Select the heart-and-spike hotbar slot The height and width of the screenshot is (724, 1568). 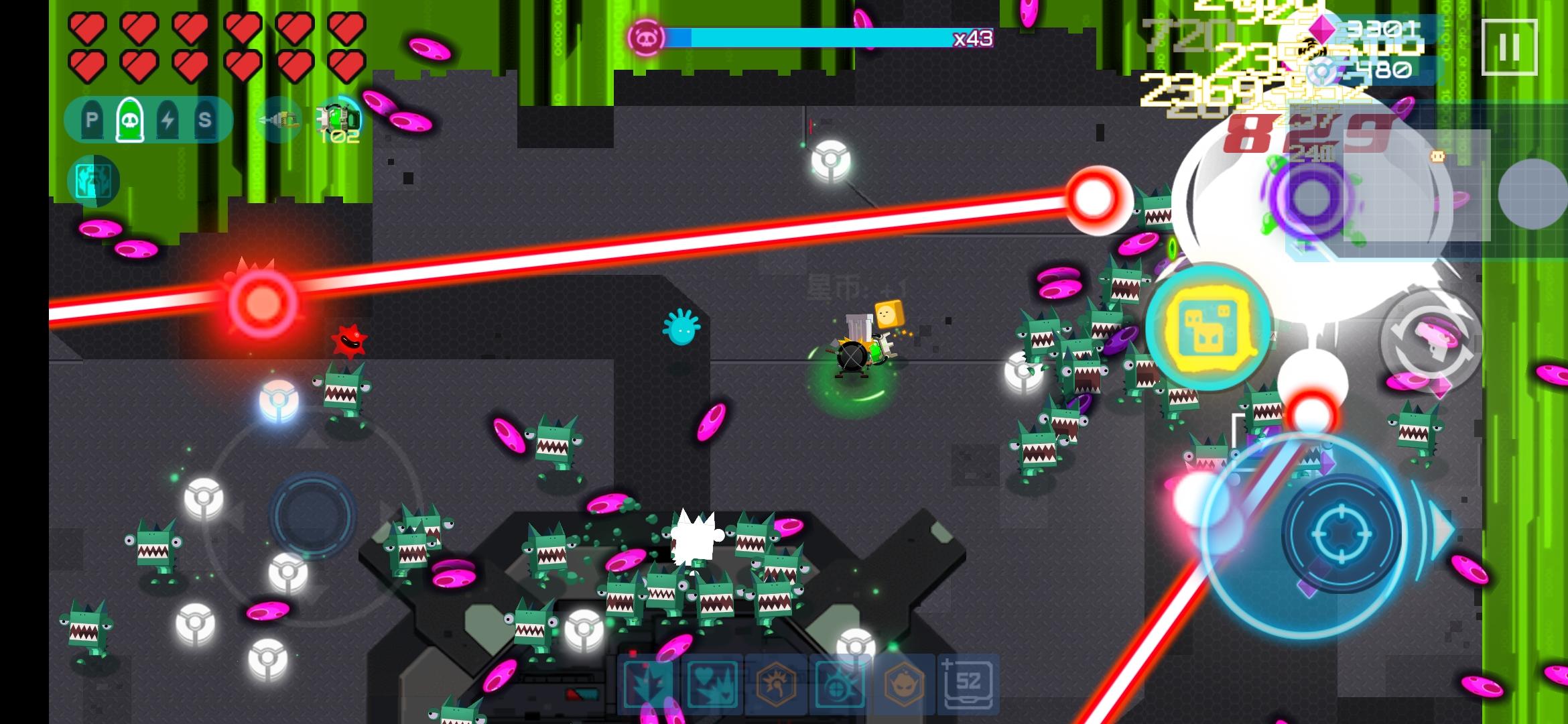(714, 685)
